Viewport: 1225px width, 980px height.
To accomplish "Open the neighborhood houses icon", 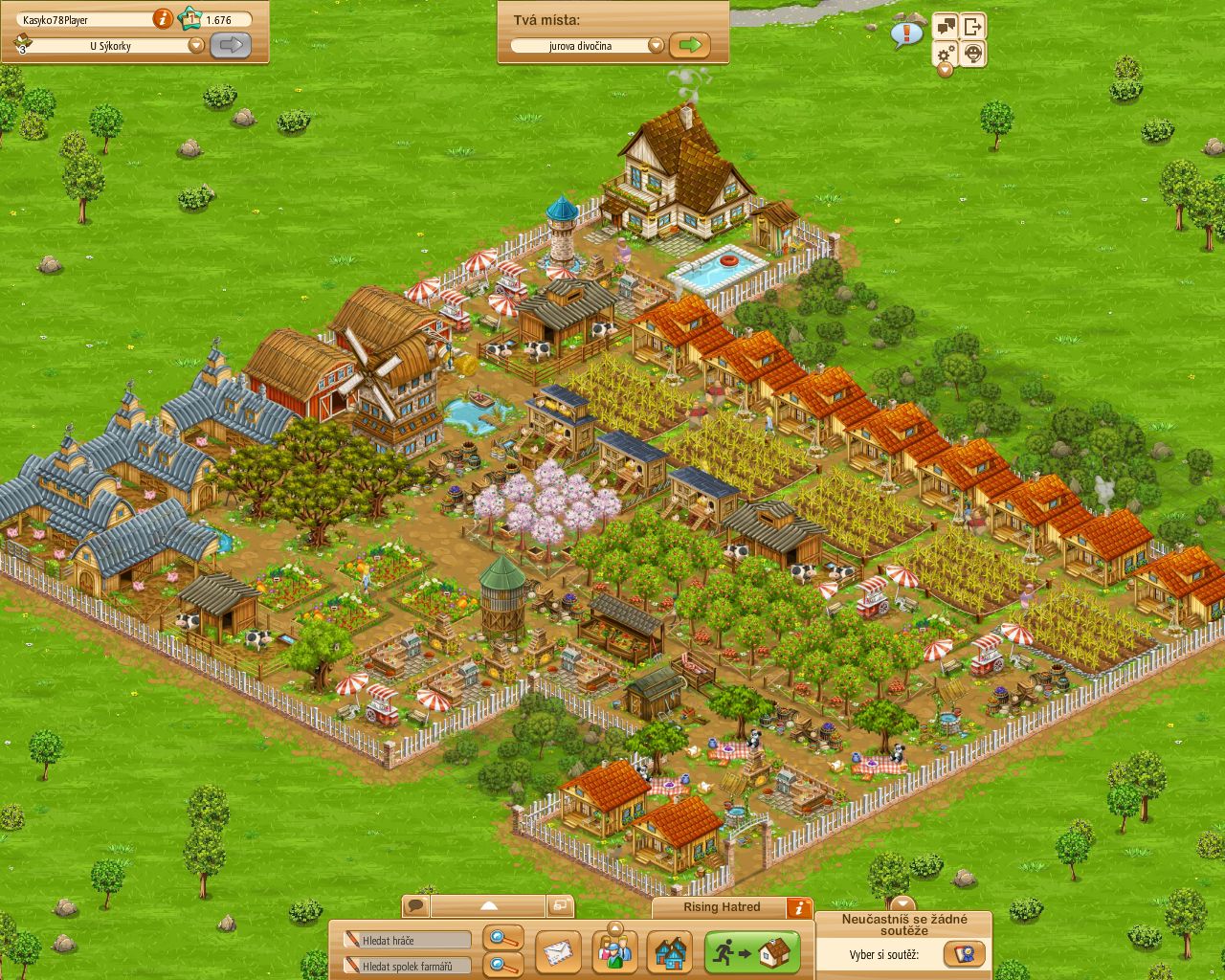I will click(x=670, y=954).
